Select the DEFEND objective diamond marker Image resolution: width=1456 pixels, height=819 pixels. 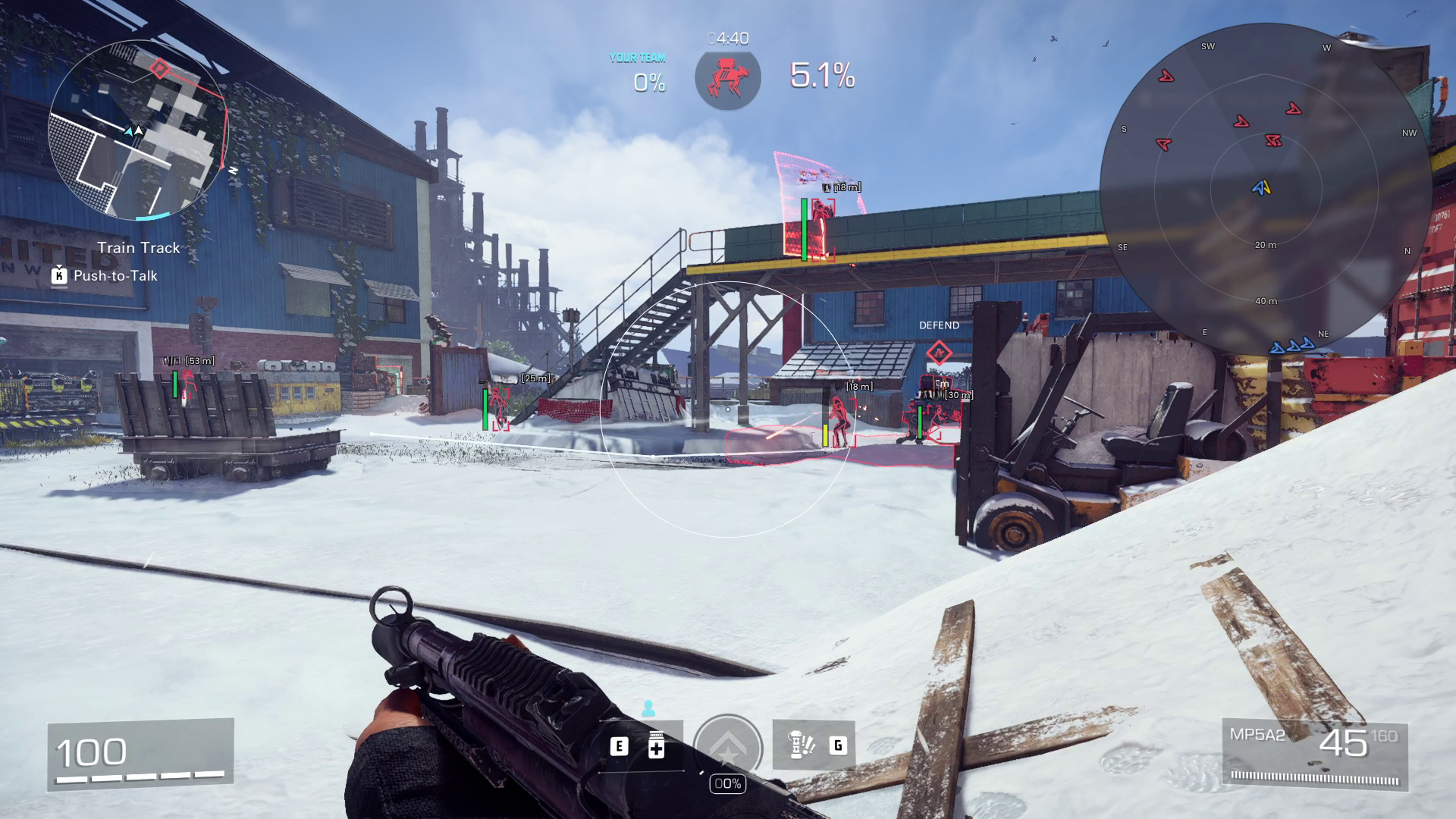pyautogui.click(x=939, y=353)
